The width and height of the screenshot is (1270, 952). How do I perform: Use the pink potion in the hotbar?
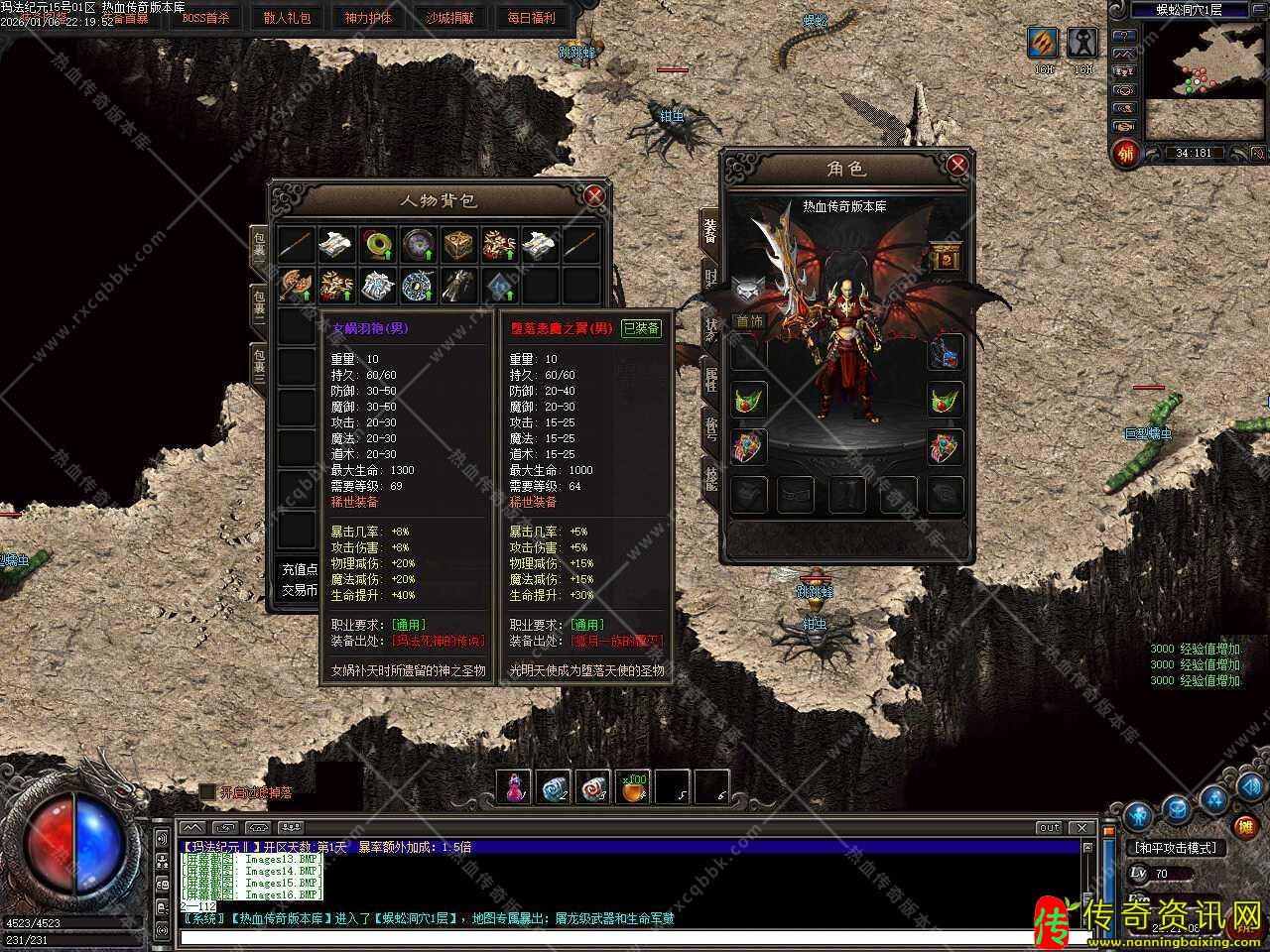(514, 787)
